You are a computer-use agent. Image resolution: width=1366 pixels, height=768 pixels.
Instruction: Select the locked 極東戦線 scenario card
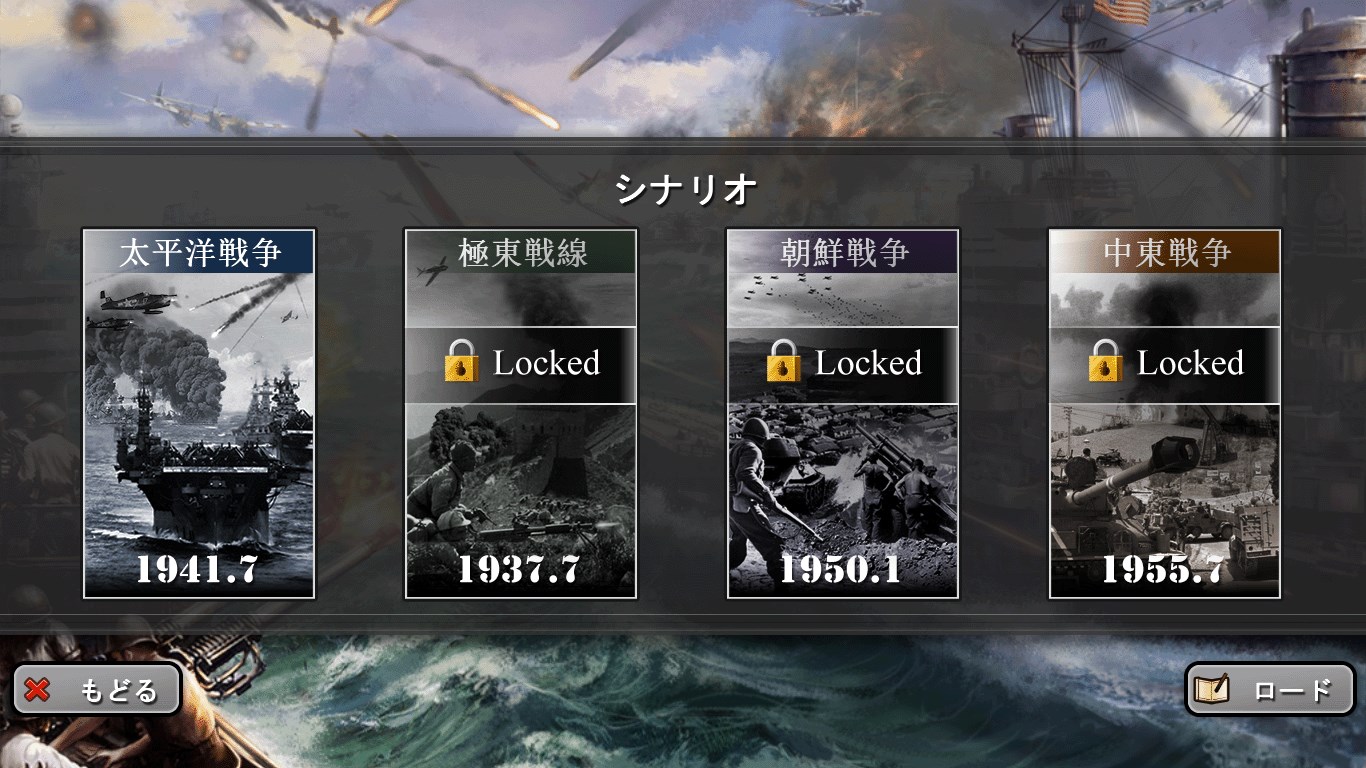pos(522,410)
